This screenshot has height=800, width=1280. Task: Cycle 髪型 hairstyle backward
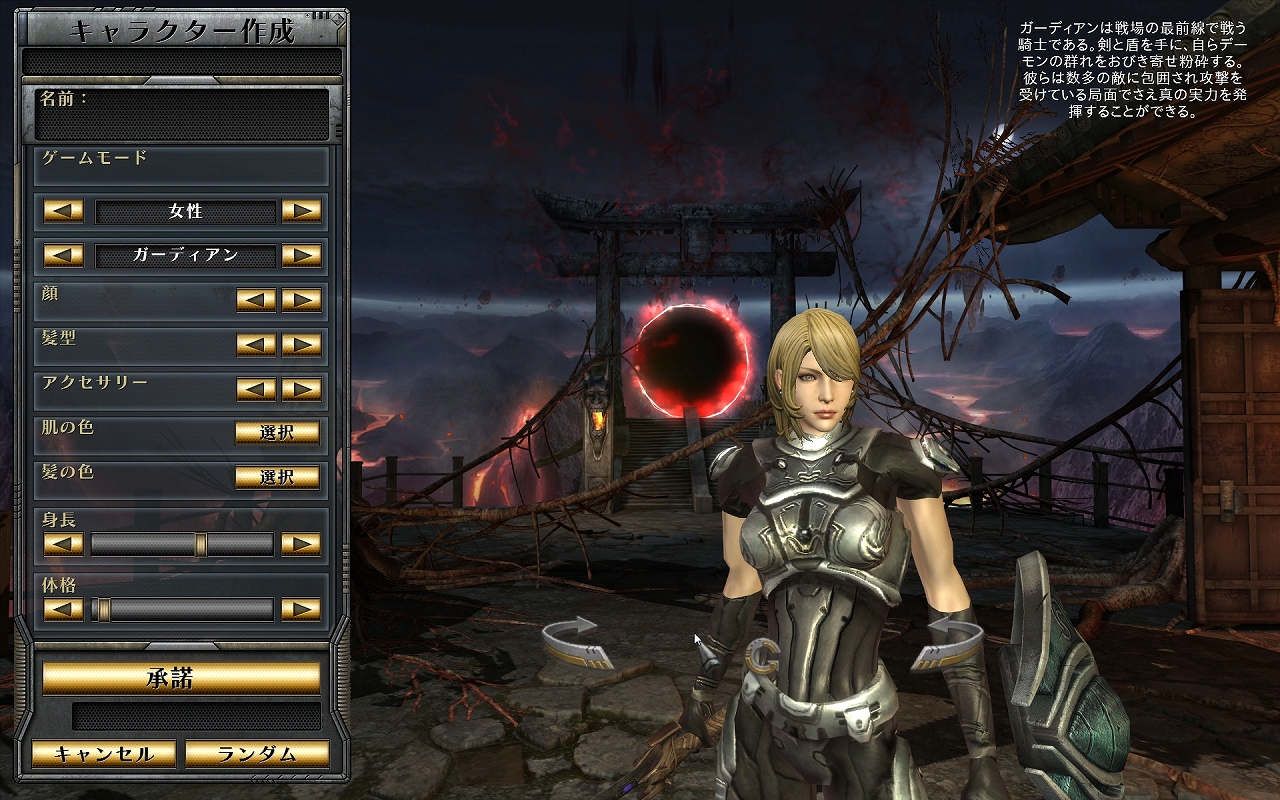point(256,344)
